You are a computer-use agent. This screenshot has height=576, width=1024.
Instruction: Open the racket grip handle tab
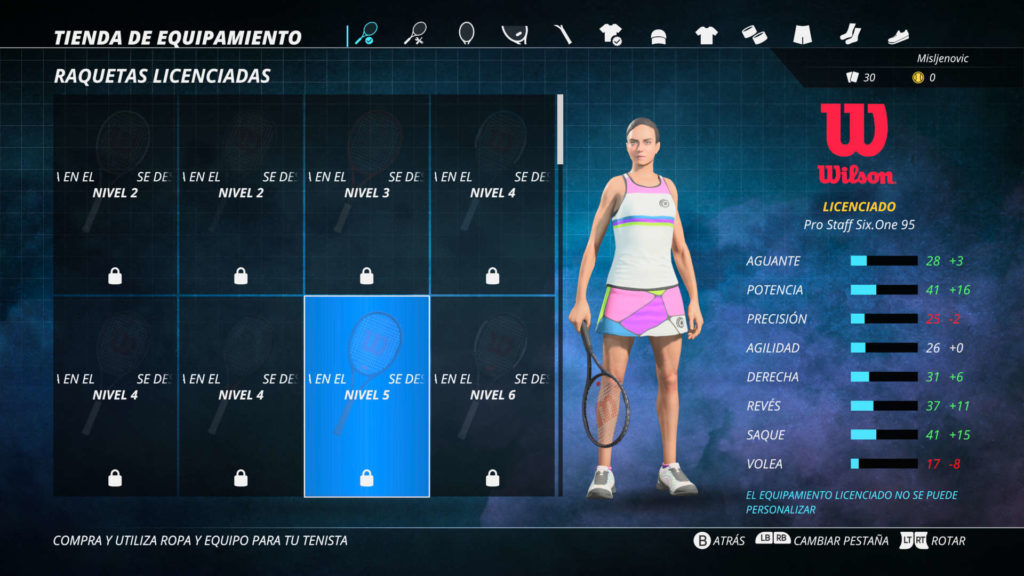[x=563, y=35]
